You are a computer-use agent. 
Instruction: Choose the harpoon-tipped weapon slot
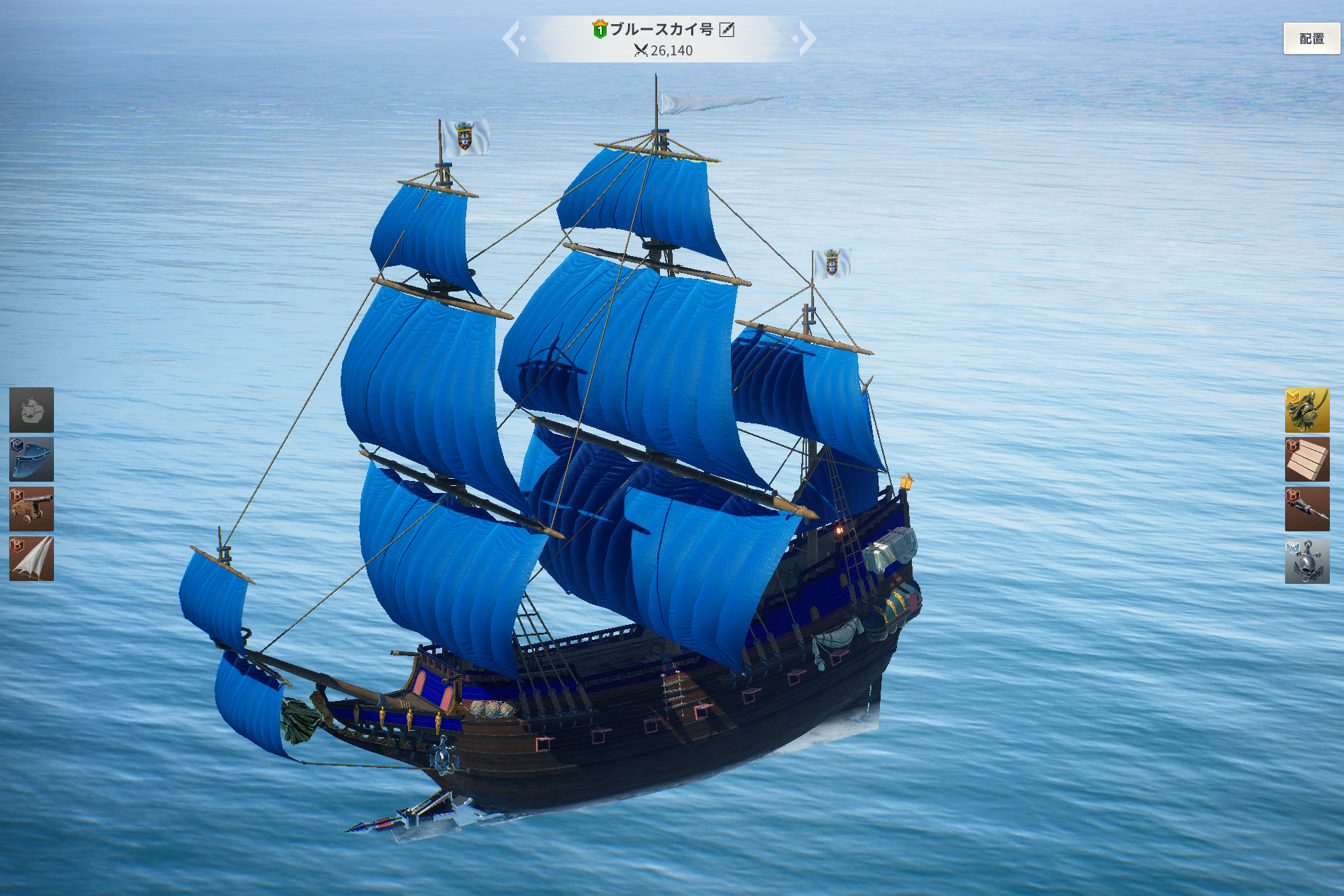click(x=1307, y=509)
